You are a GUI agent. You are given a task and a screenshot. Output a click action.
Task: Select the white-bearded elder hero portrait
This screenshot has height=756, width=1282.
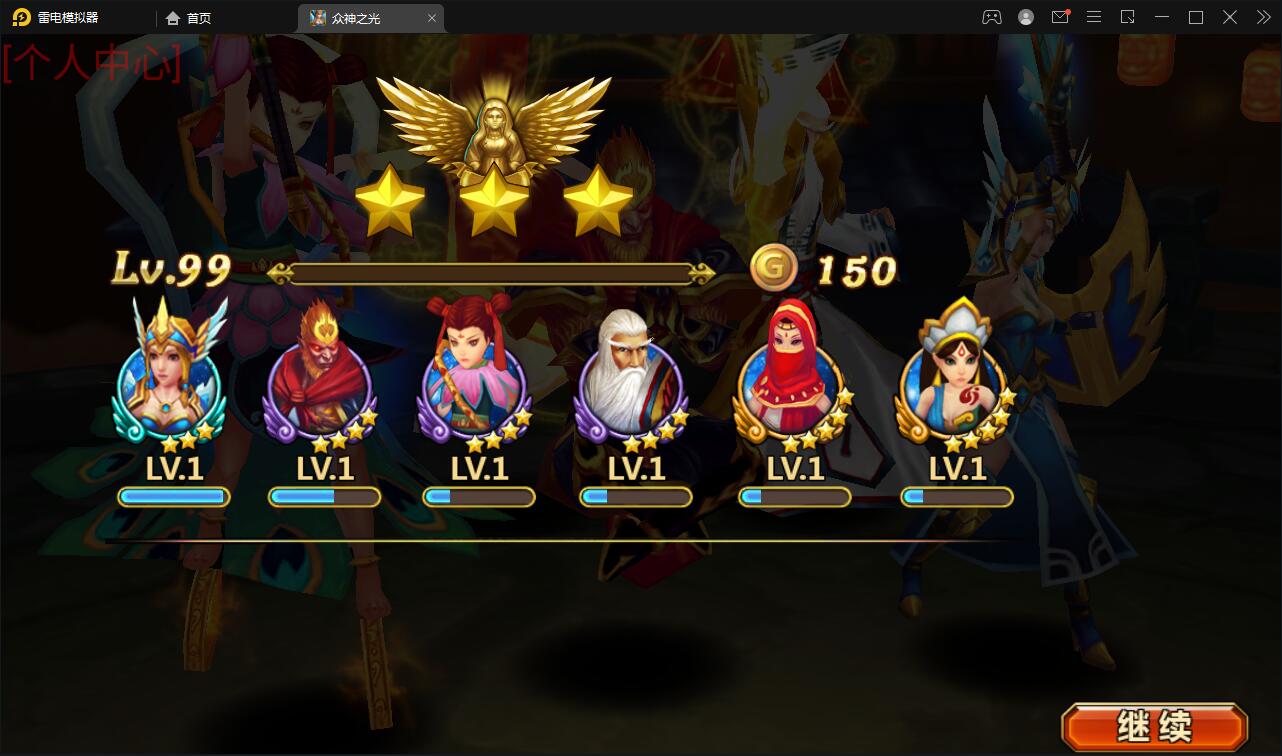[x=634, y=380]
